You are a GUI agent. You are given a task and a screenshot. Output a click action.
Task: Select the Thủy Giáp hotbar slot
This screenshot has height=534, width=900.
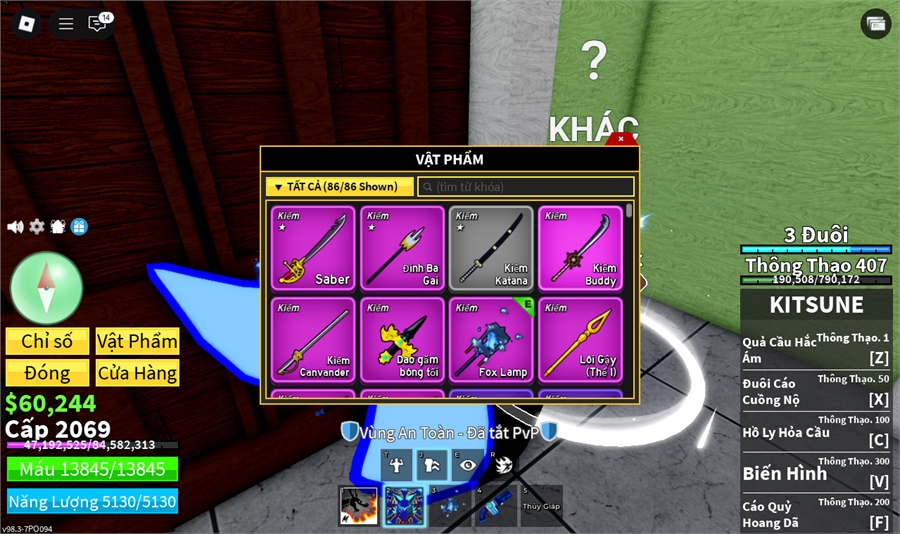(541, 506)
